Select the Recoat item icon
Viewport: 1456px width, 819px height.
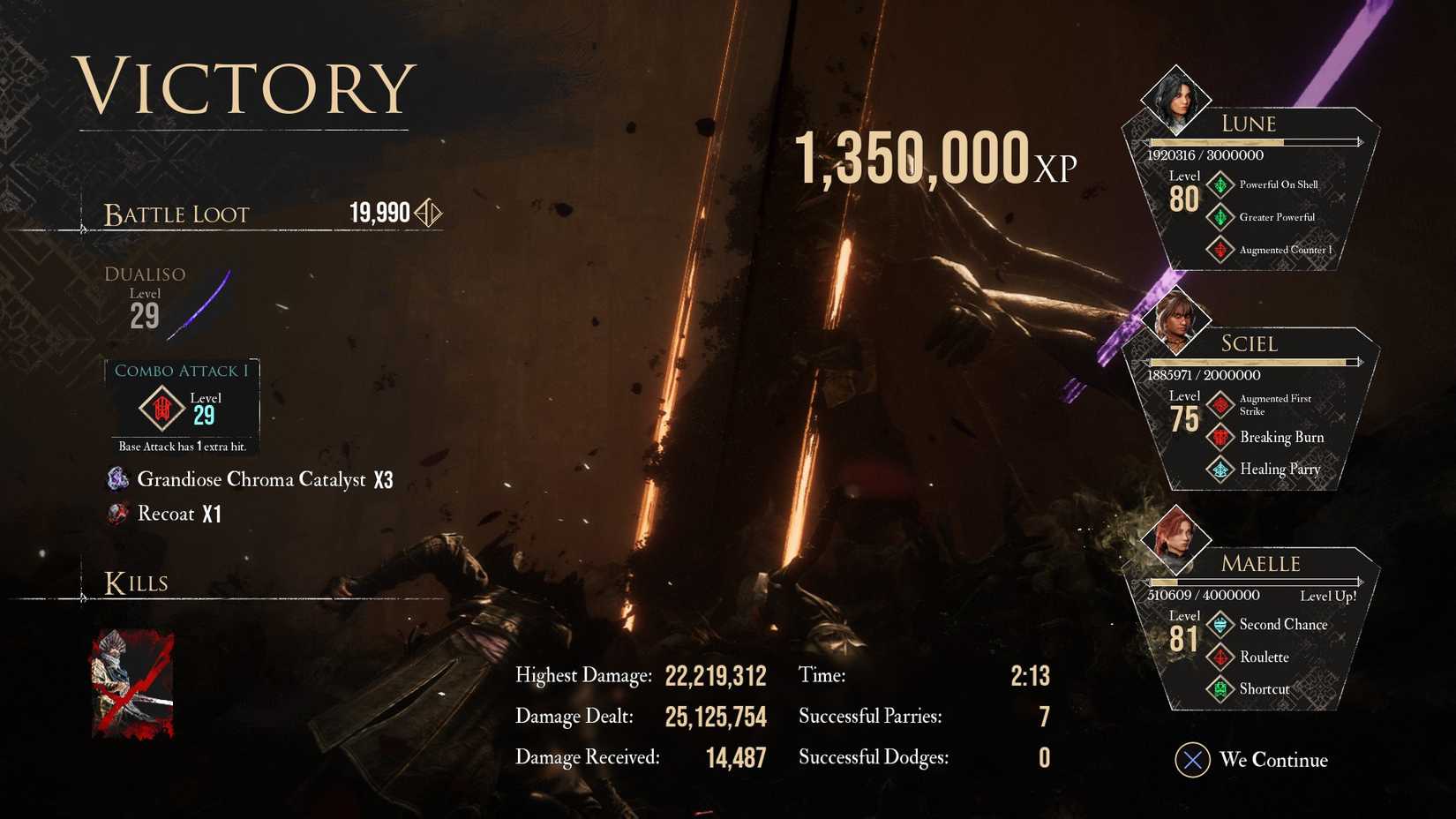click(x=116, y=514)
